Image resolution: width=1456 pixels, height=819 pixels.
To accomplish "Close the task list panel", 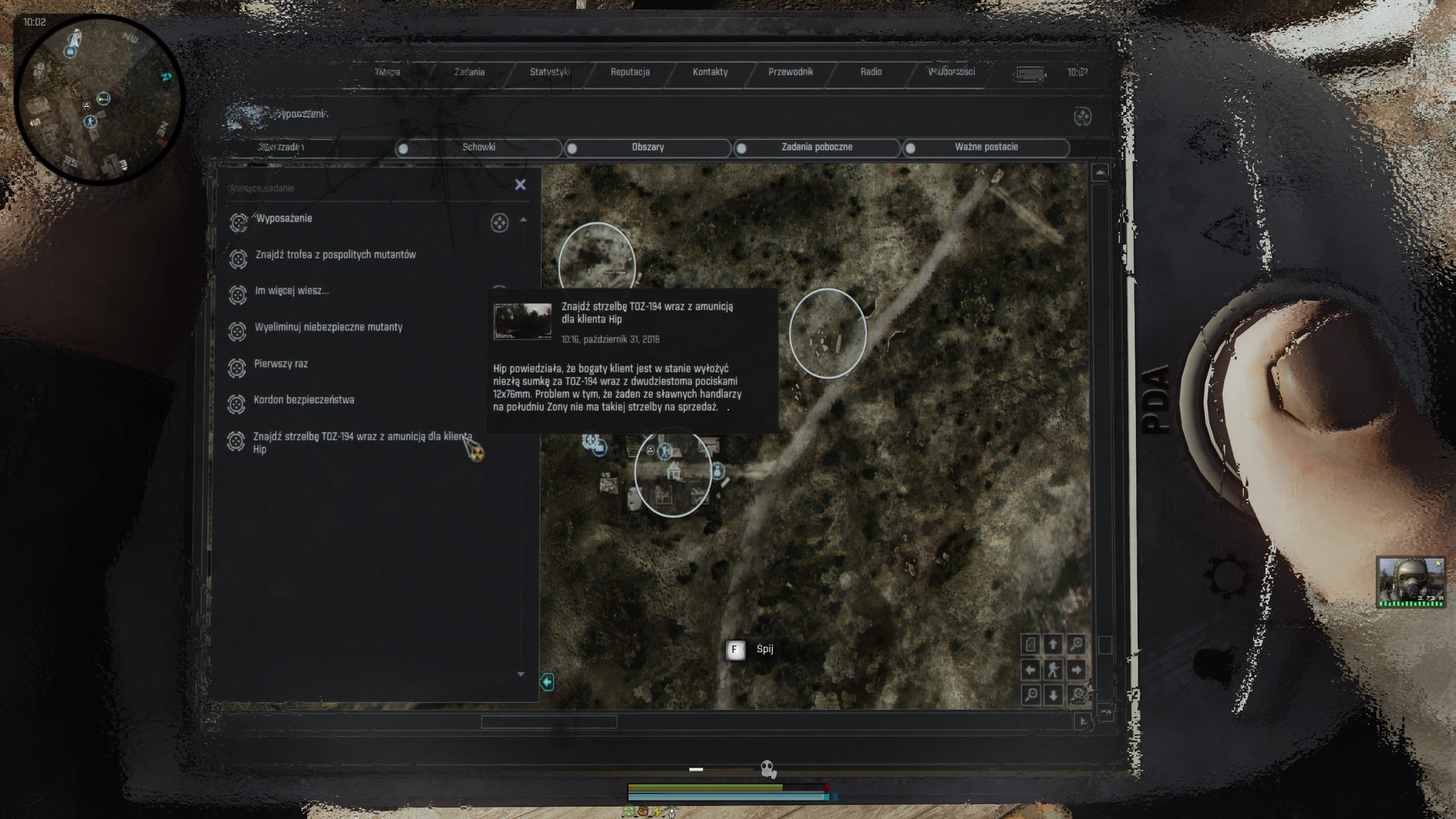I will click(520, 184).
